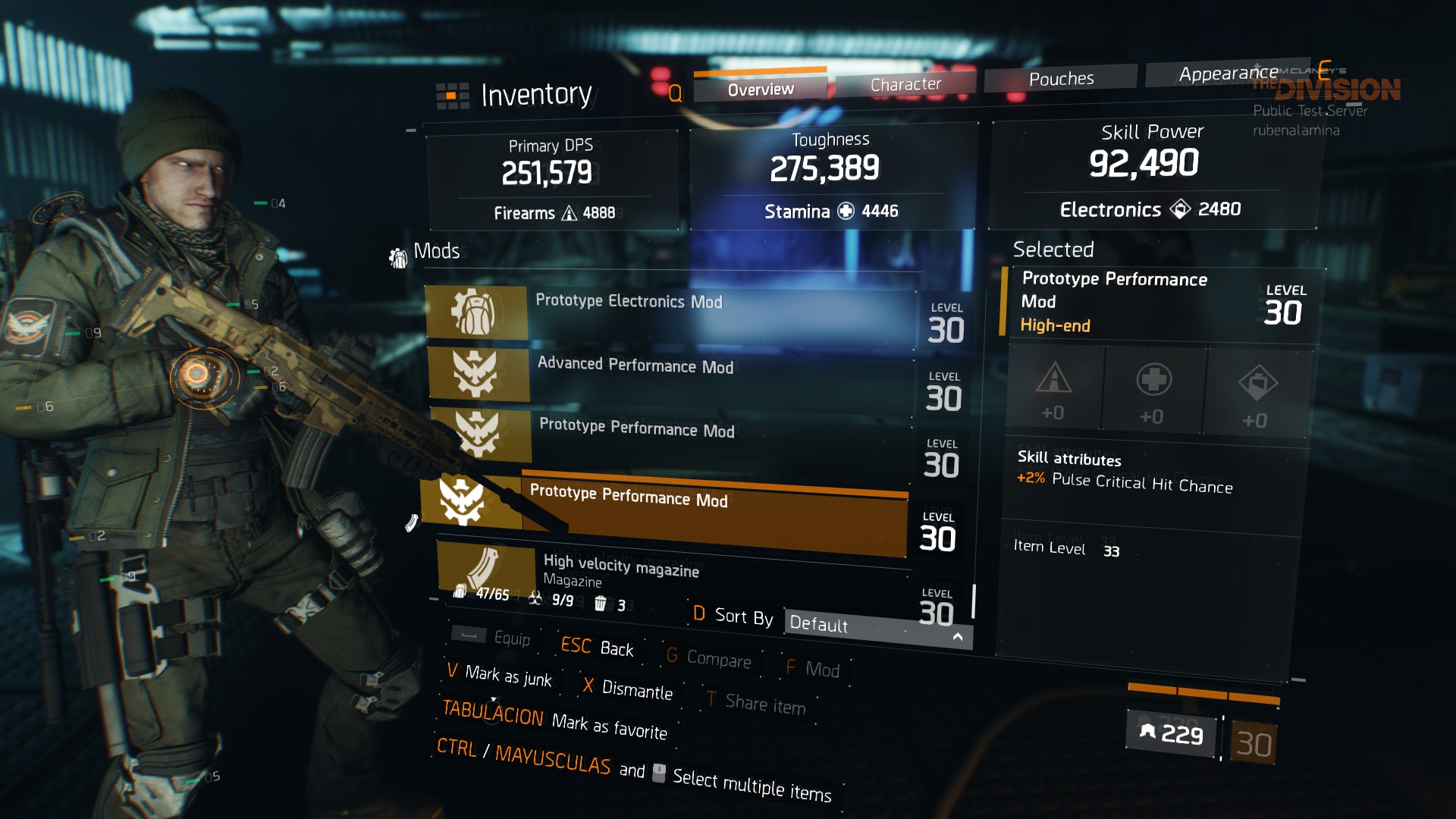Click the Primary DPS stat panel
Screen dimensions: 1456x819
552,180
